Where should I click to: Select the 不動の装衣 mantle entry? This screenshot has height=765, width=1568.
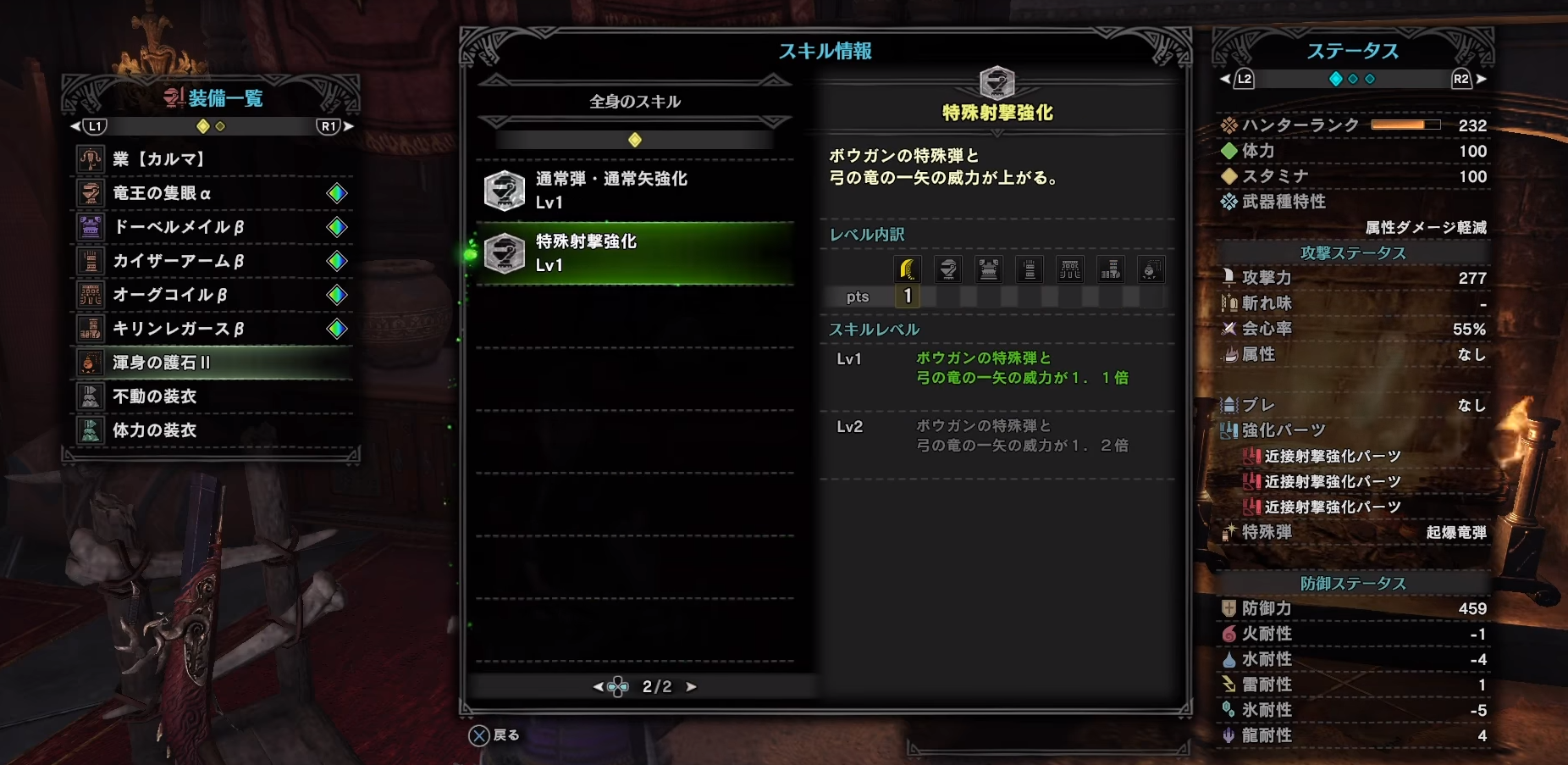212,396
